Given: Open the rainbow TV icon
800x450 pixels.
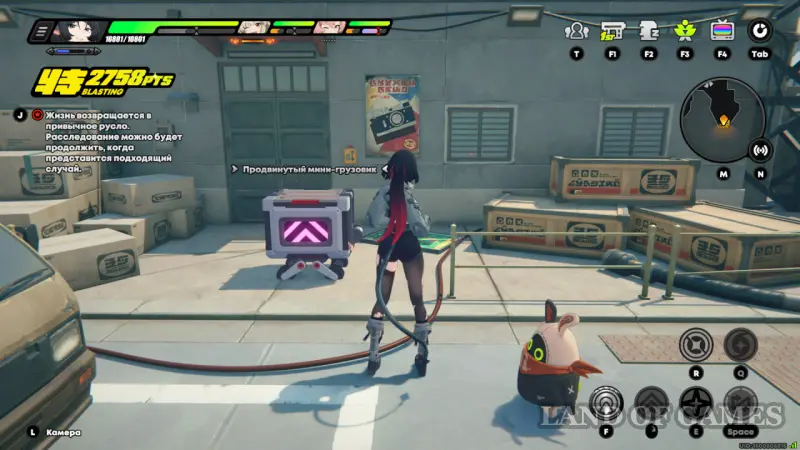Looking at the screenshot, I should click(x=721, y=31).
